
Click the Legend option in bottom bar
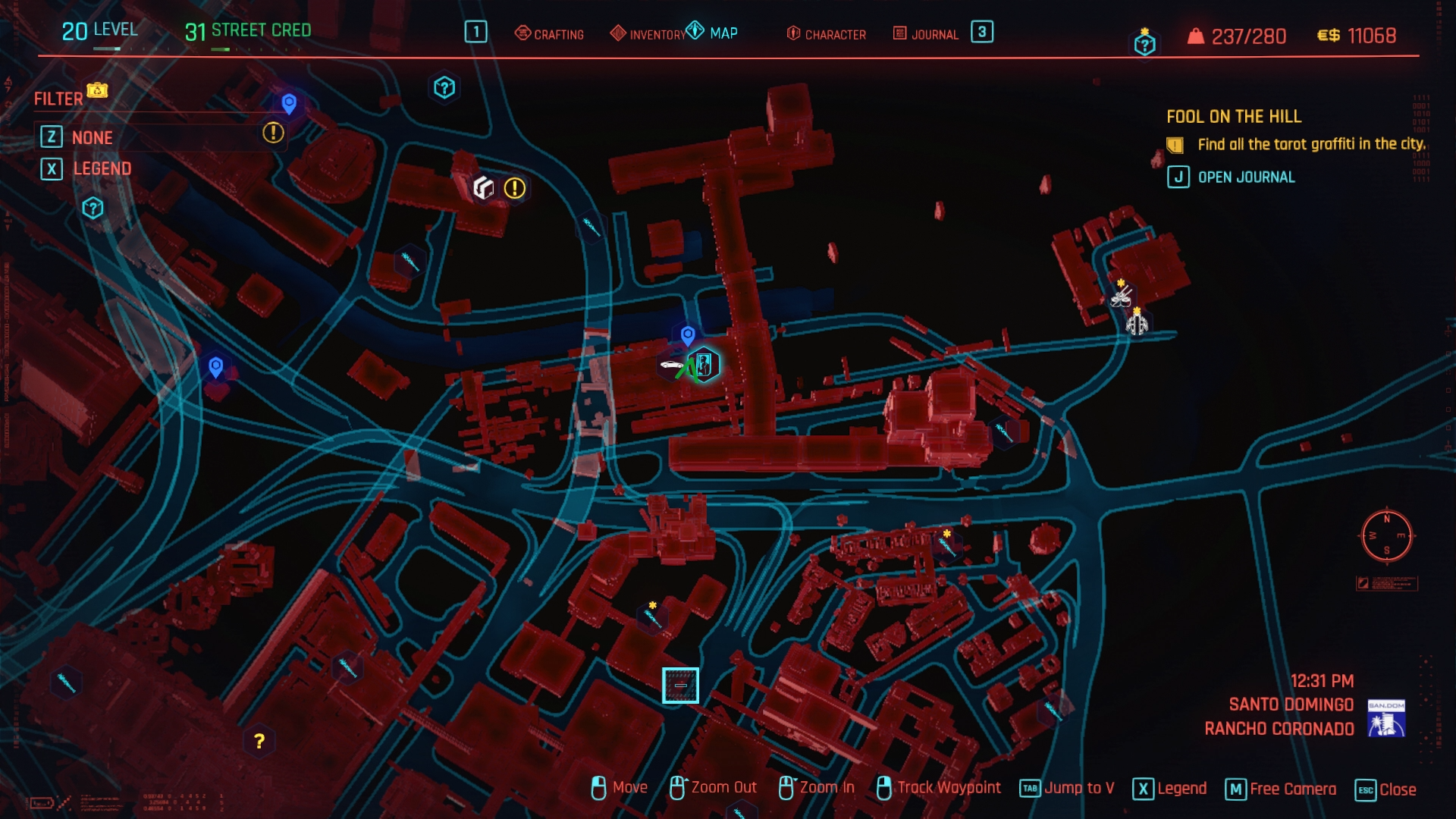tap(1169, 789)
